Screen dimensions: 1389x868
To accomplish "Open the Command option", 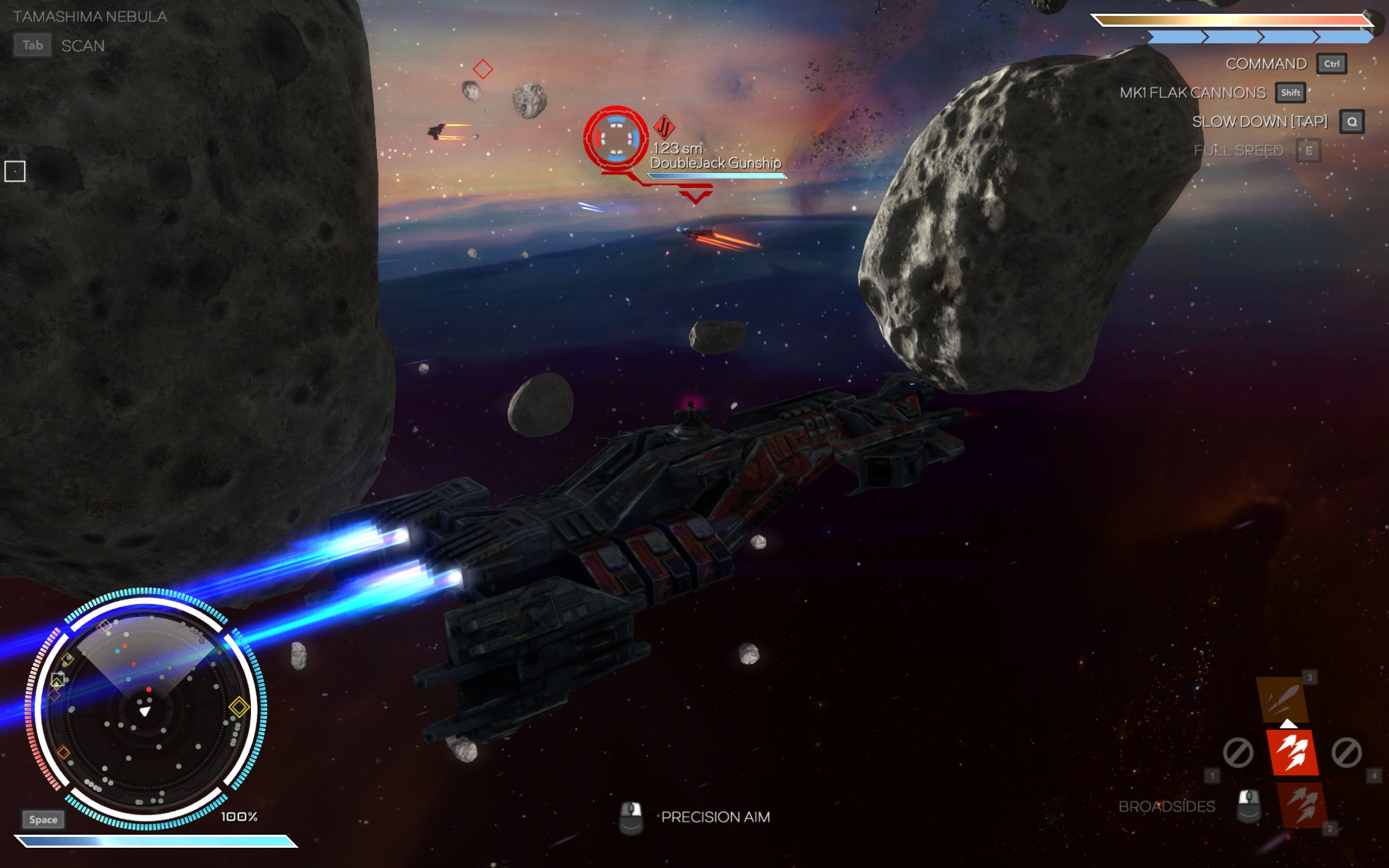I will point(1266,64).
